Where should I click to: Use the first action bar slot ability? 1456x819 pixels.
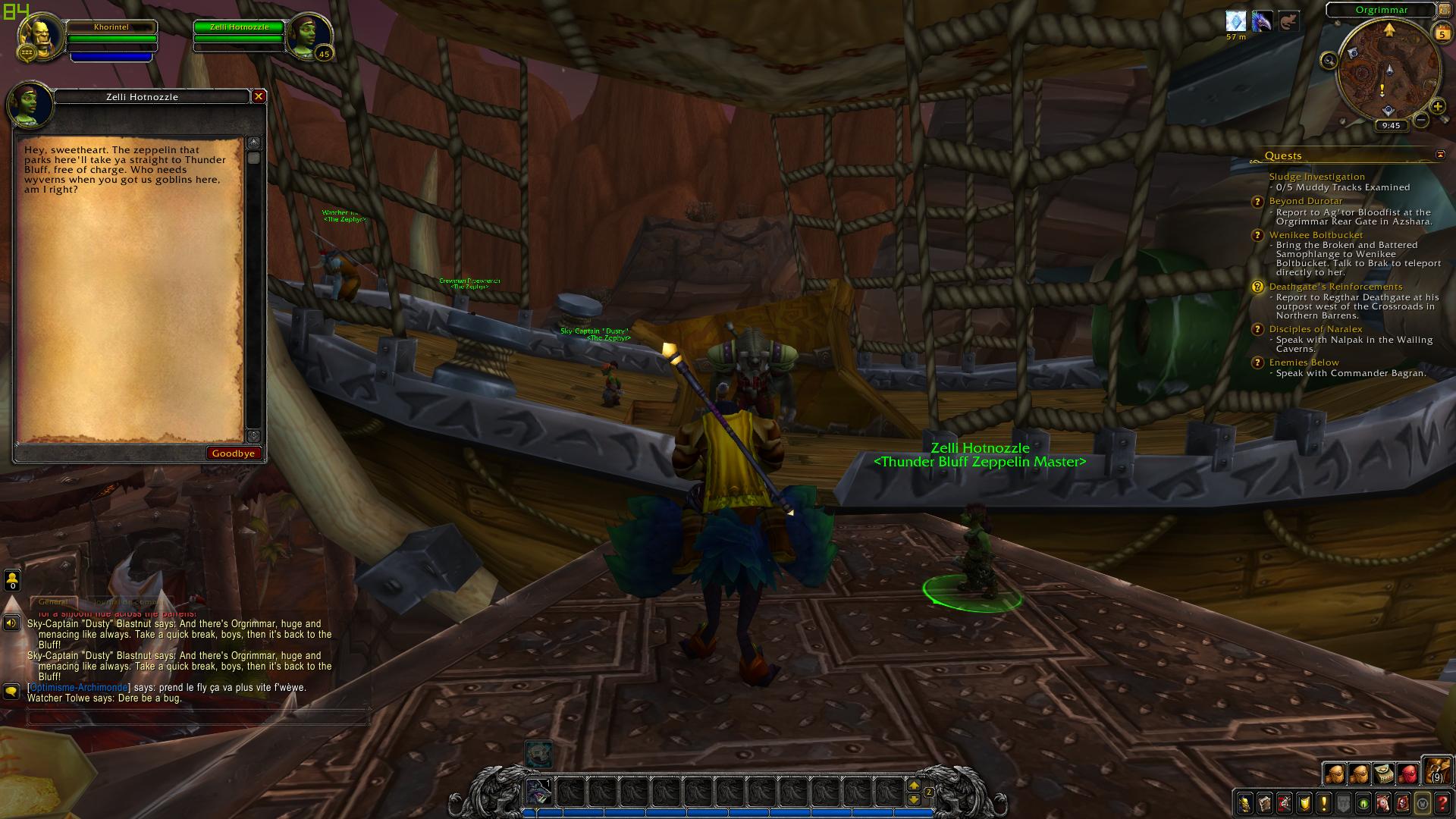[x=539, y=792]
